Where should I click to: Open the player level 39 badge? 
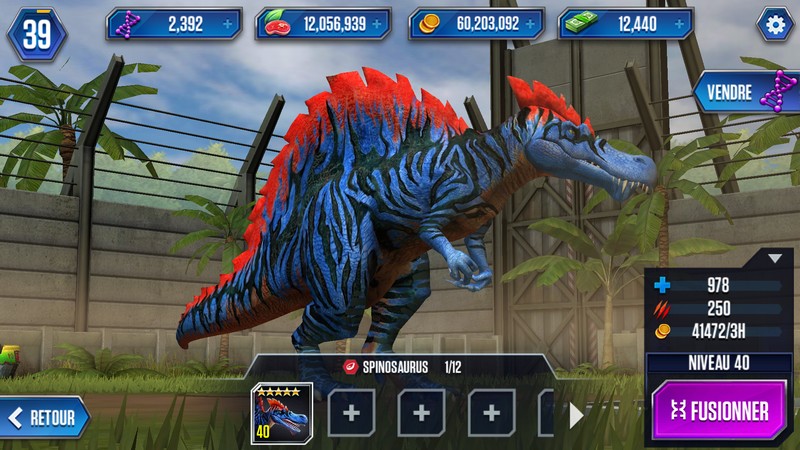coord(36,34)
